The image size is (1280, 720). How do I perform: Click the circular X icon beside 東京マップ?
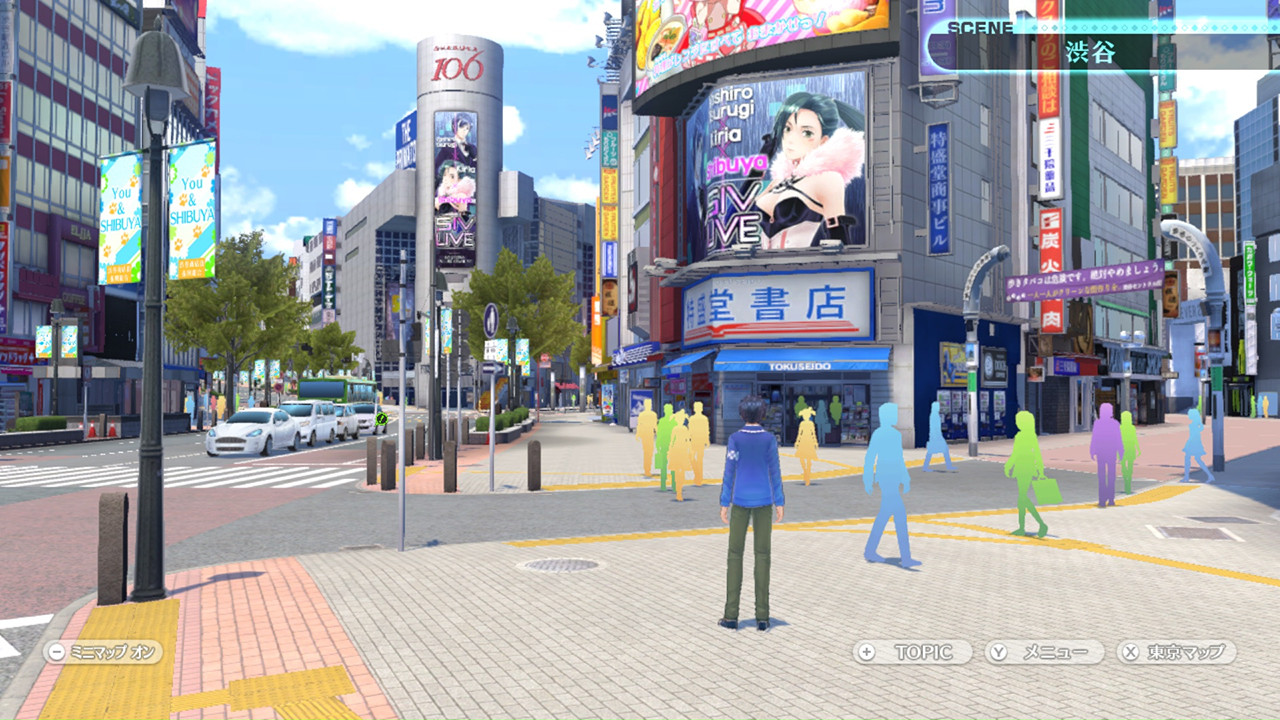click(1131, 651)
